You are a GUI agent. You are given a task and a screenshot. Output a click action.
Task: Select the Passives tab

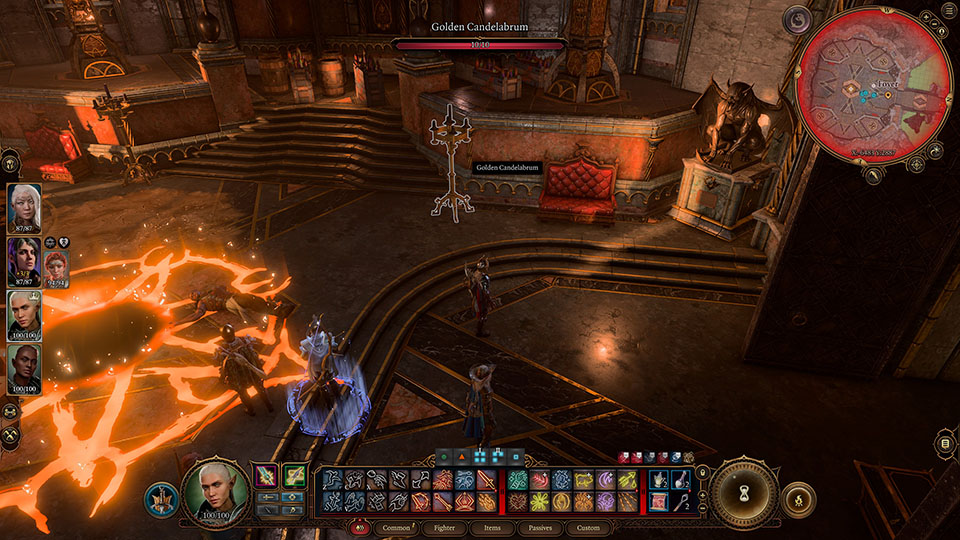click(x=540, y=528)
